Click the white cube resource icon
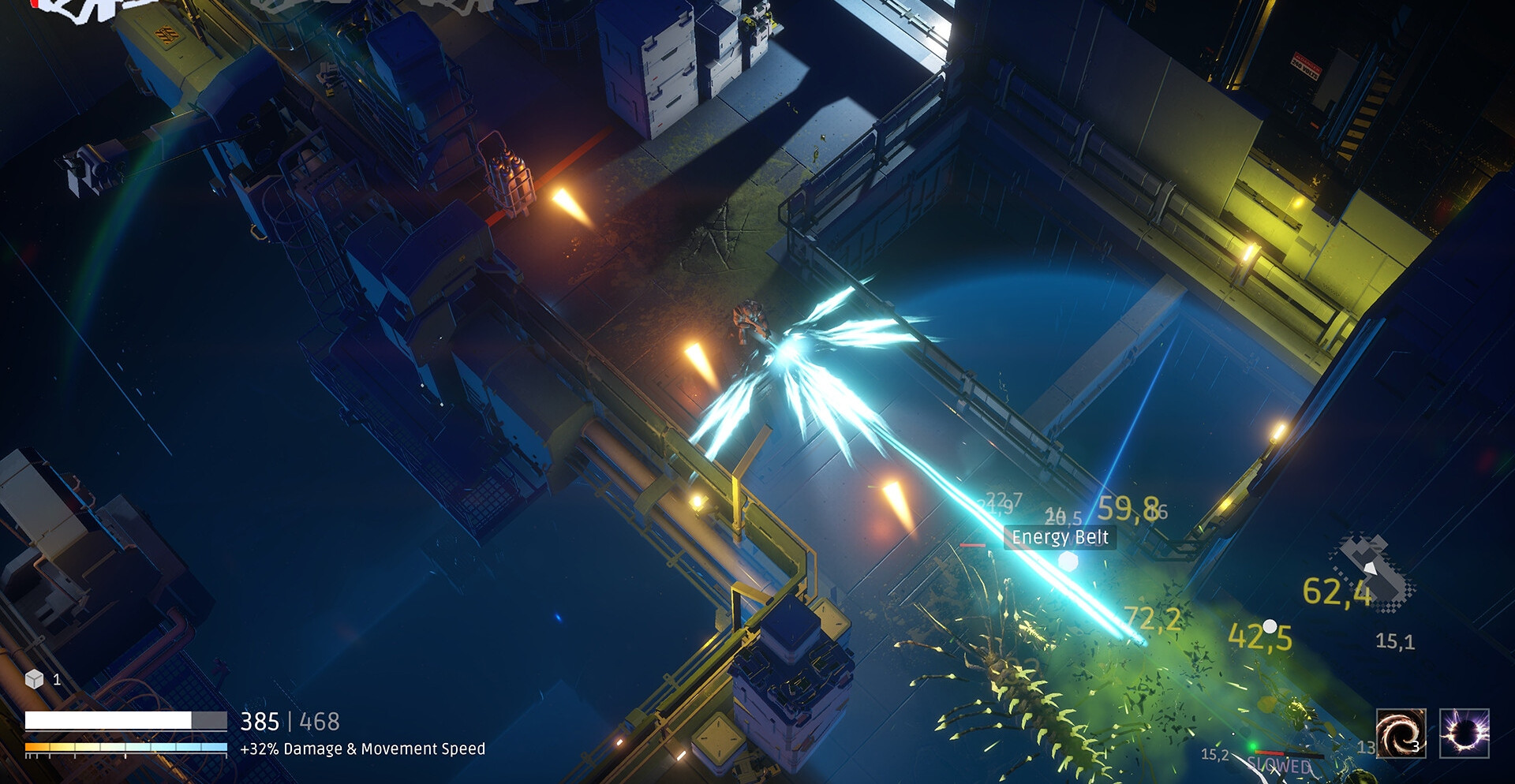Viewport: 1515px width, 784px height. pos(34,679)
